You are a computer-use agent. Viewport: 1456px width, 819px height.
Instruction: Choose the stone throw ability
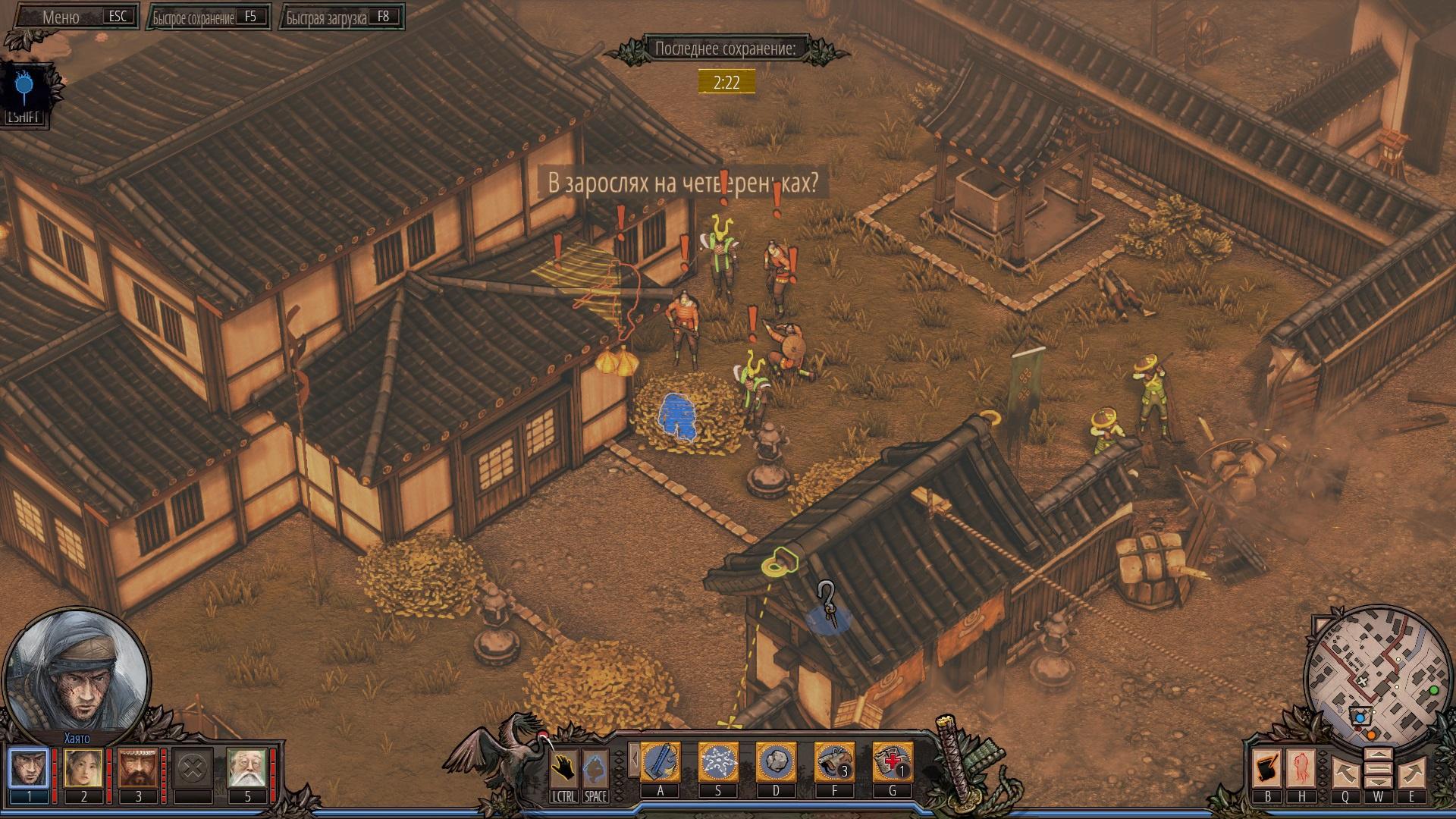tap(776, 762)
